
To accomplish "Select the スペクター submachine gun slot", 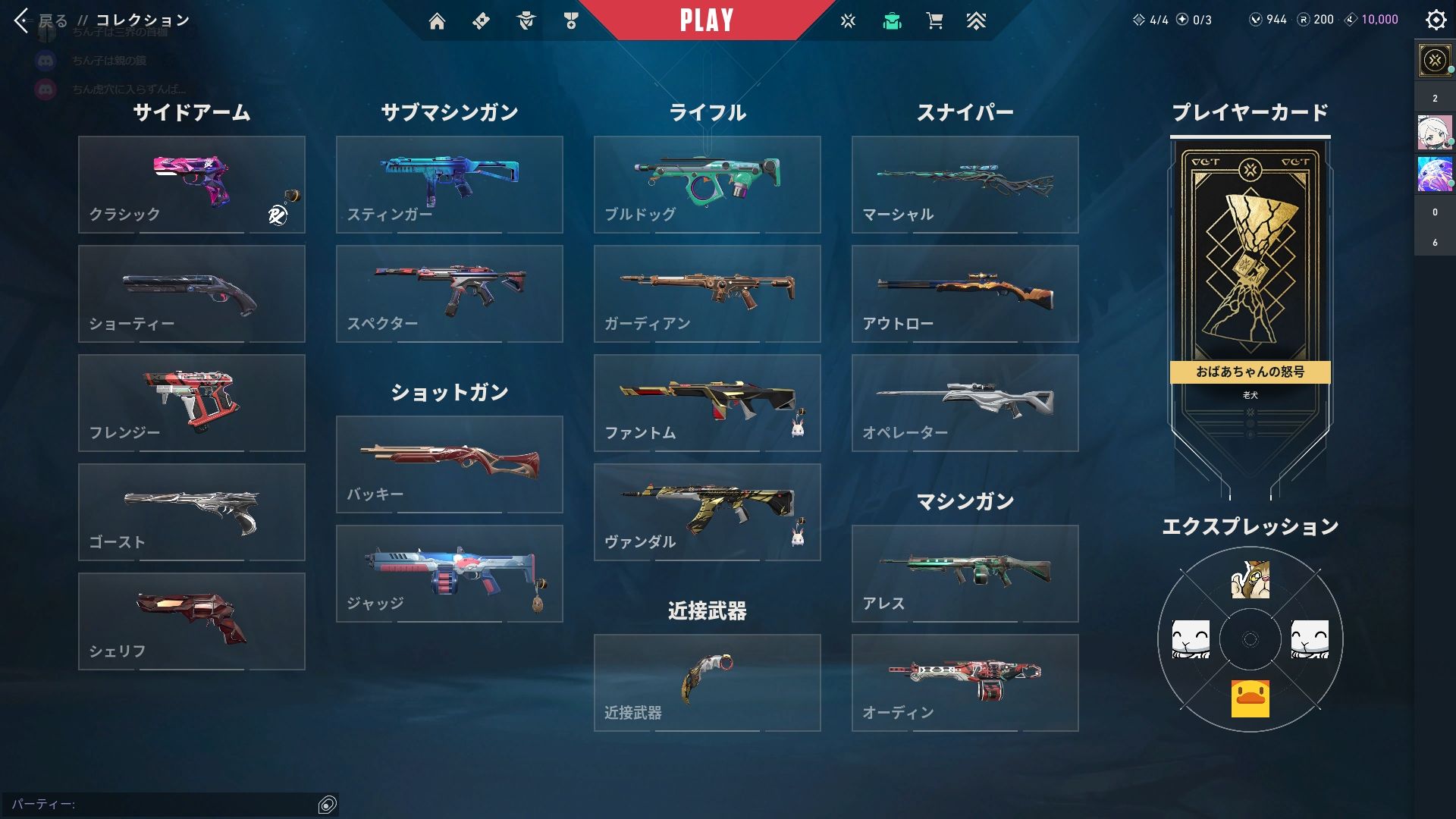I will [x=449, y=293].
